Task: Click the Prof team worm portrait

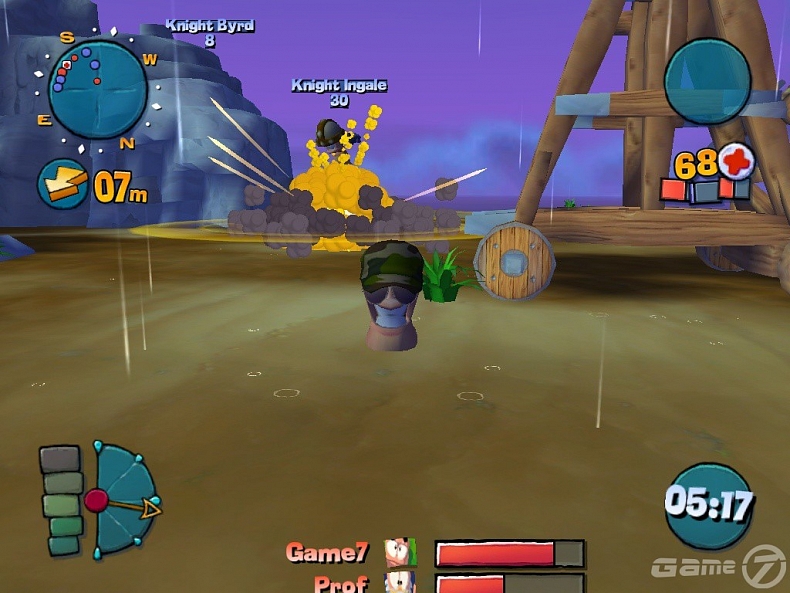Action: pos(401,583)
